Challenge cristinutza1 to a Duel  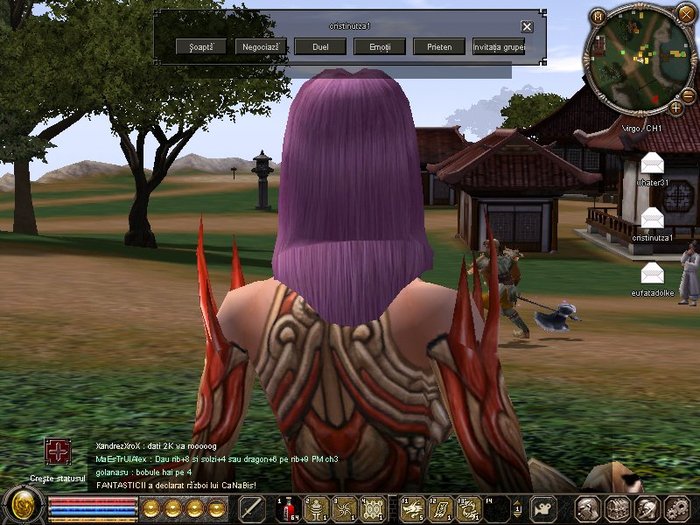point(321,46)
